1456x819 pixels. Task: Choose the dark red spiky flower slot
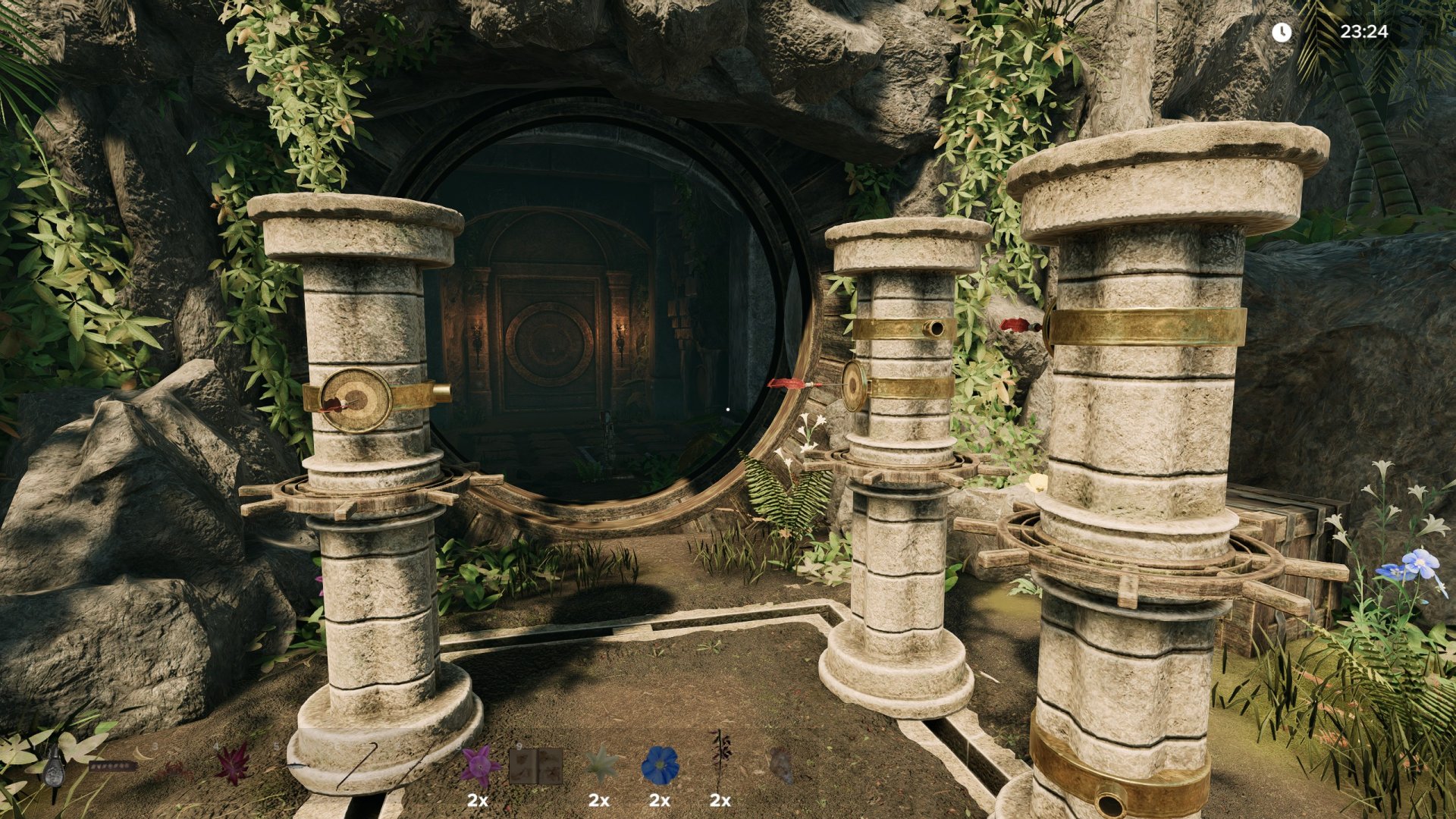click(233, 764)
